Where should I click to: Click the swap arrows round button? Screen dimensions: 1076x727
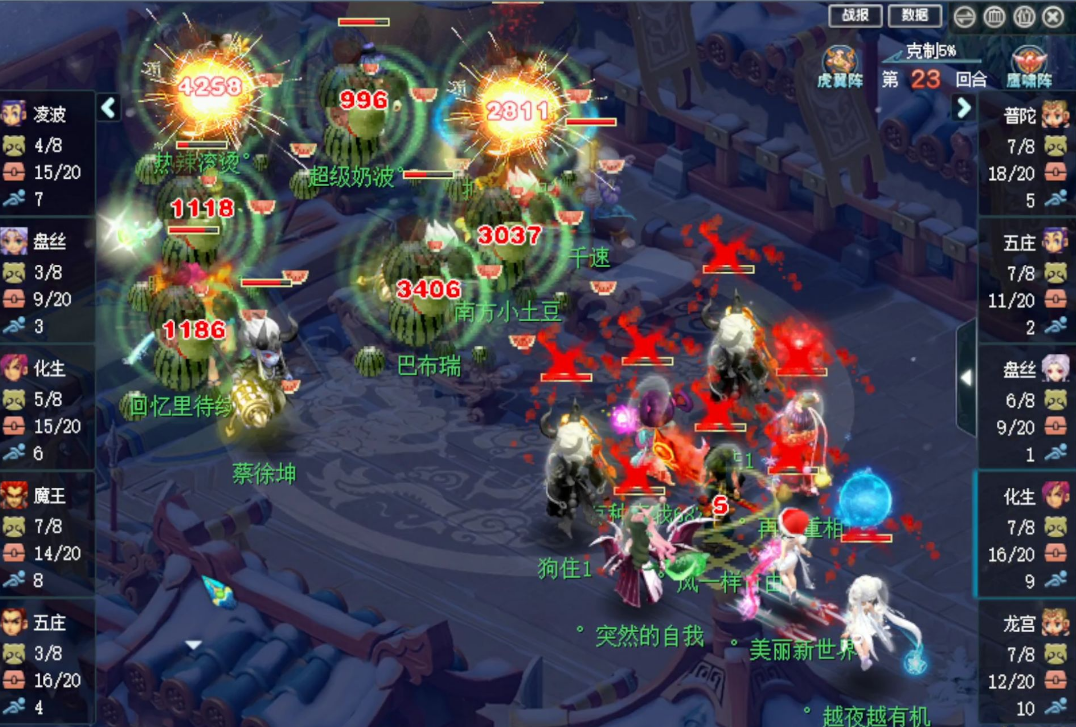tap(964, 16)
